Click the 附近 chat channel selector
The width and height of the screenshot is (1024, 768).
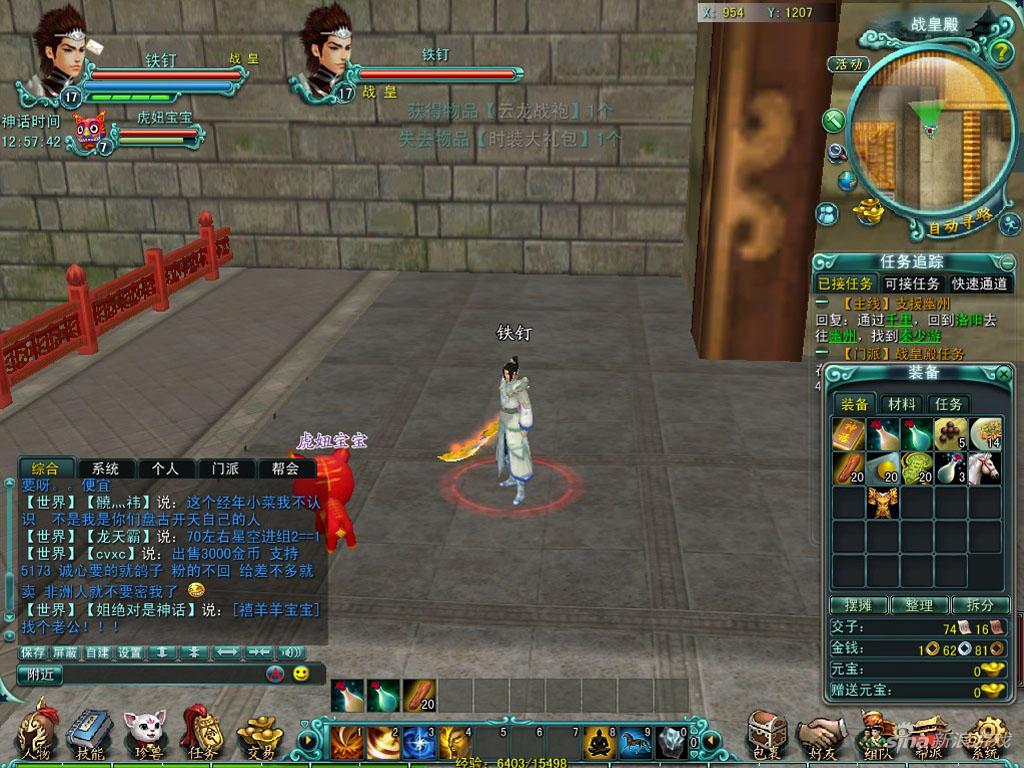40,675
